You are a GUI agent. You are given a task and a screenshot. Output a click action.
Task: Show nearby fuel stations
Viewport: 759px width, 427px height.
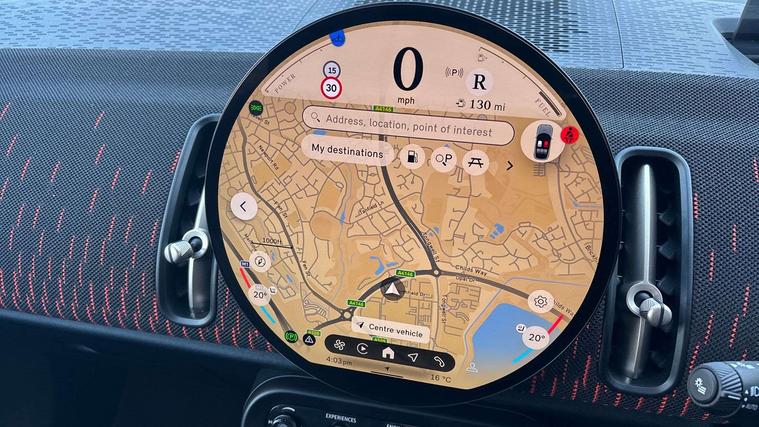[x=411, y=157]
